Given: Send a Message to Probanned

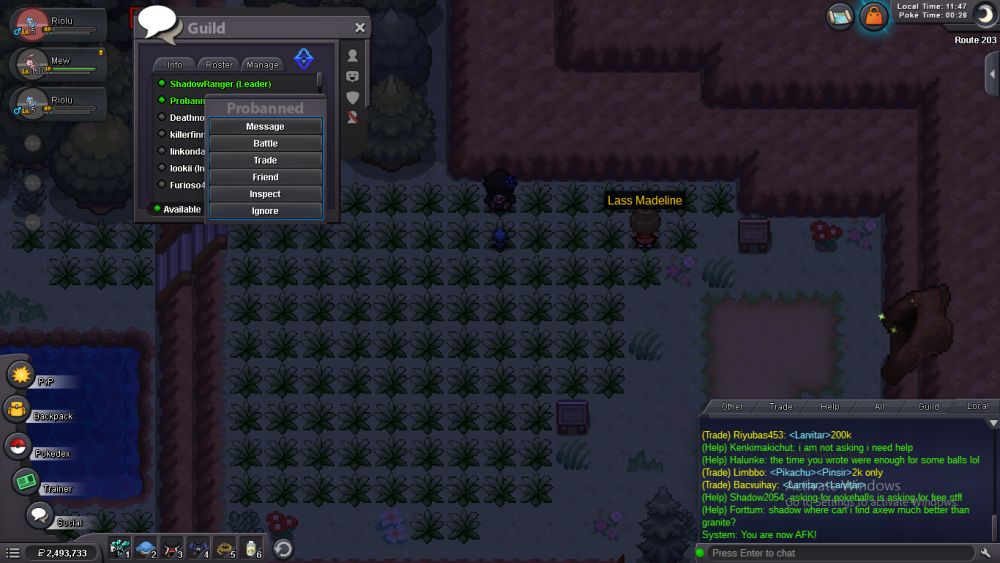Looking at the screenshot, I should pos(265,127).
